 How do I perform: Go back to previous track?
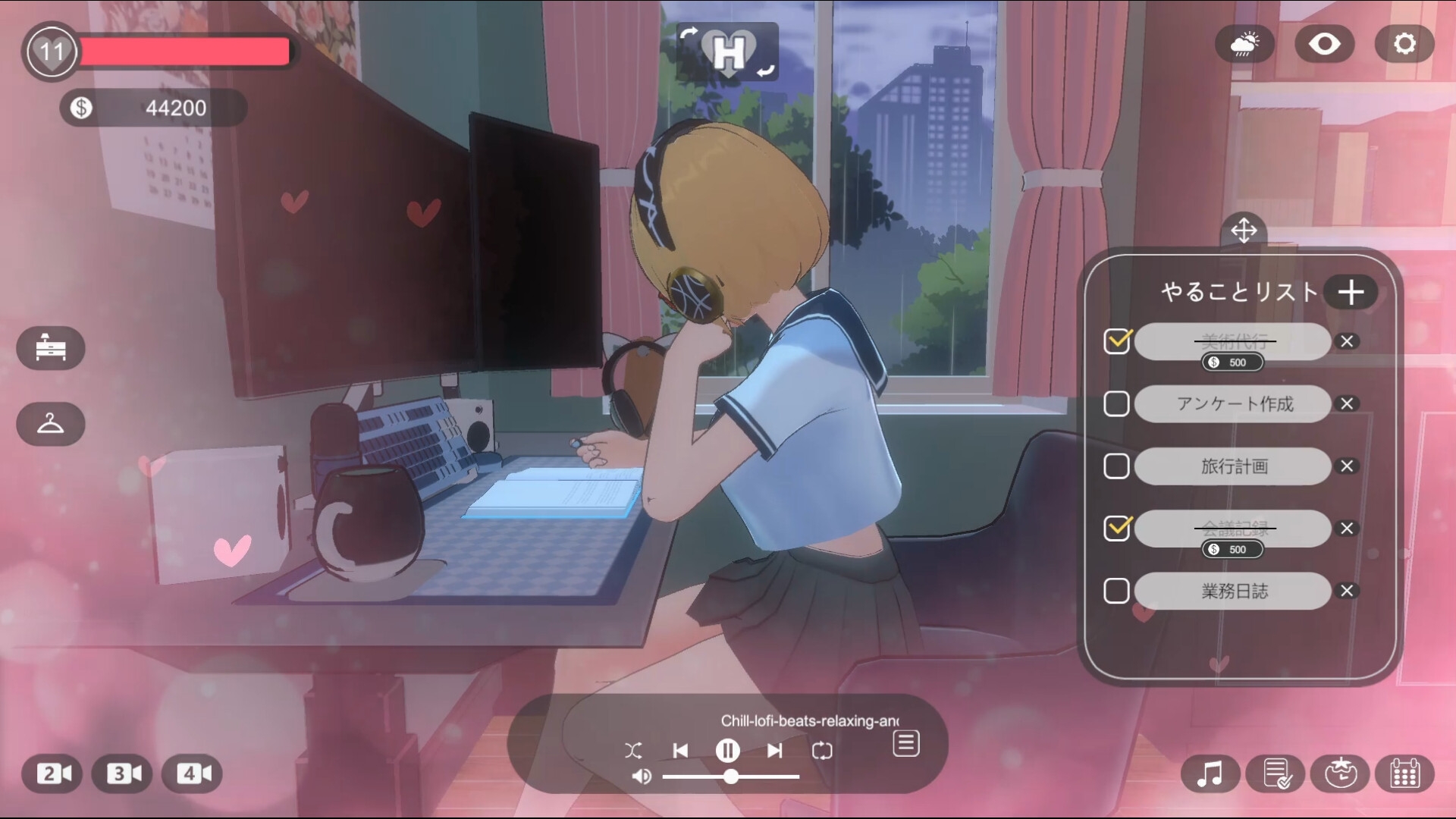click(680, 751)
